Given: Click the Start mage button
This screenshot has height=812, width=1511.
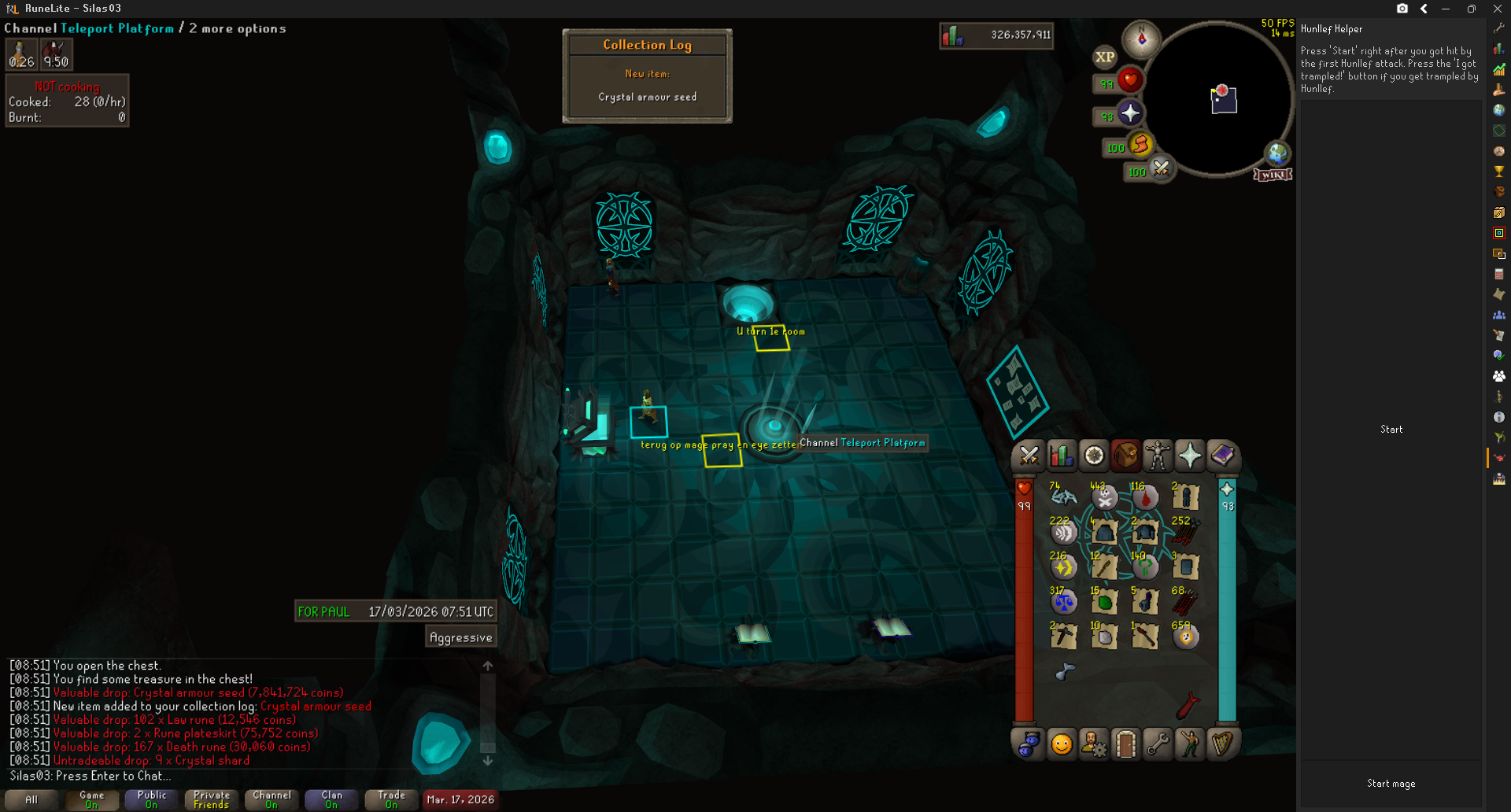Looking at the screenshot, I should pos(1391,784).
